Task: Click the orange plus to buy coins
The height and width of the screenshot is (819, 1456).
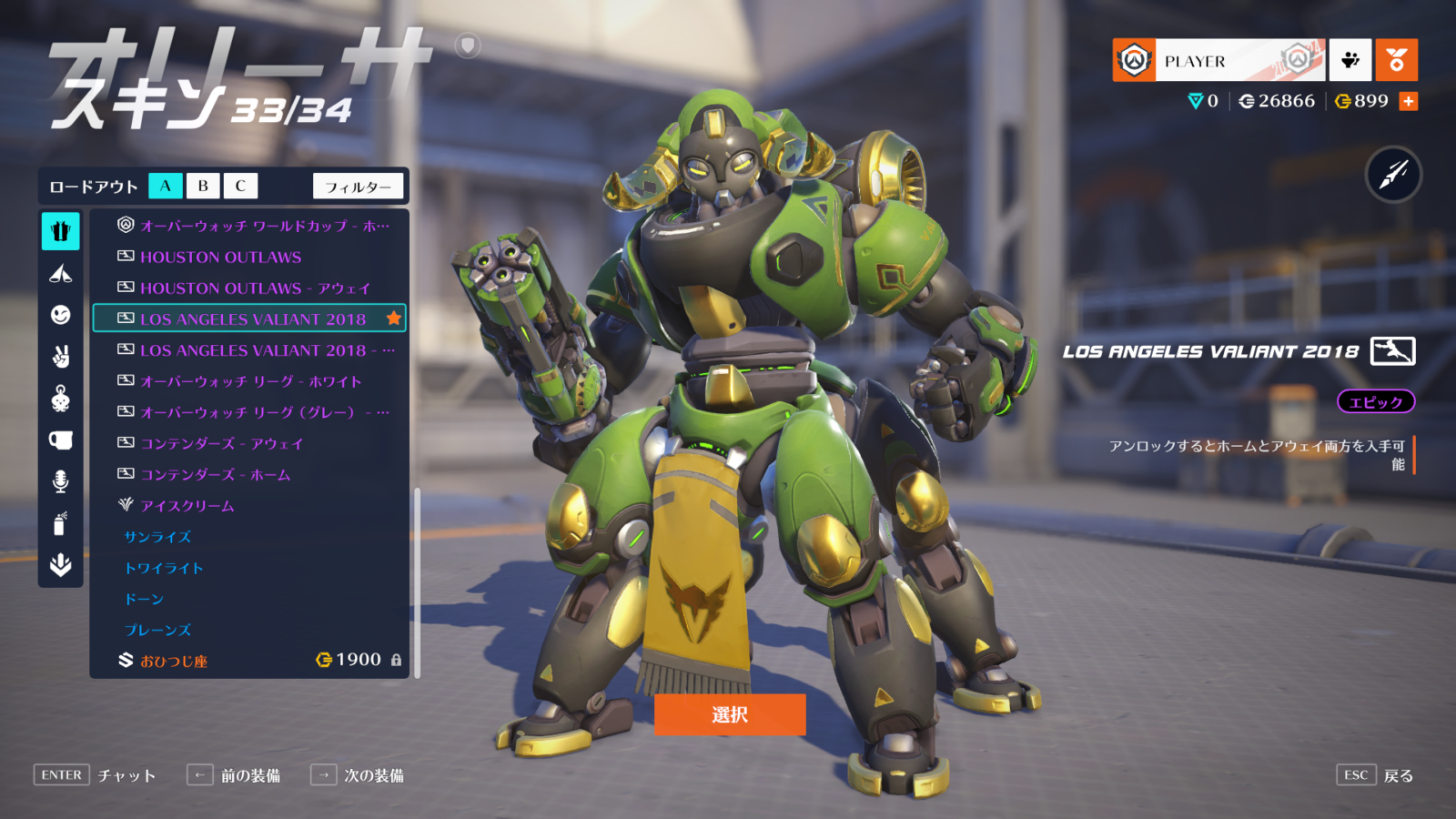Action: pyautogui.click(x=1409, y=101)
